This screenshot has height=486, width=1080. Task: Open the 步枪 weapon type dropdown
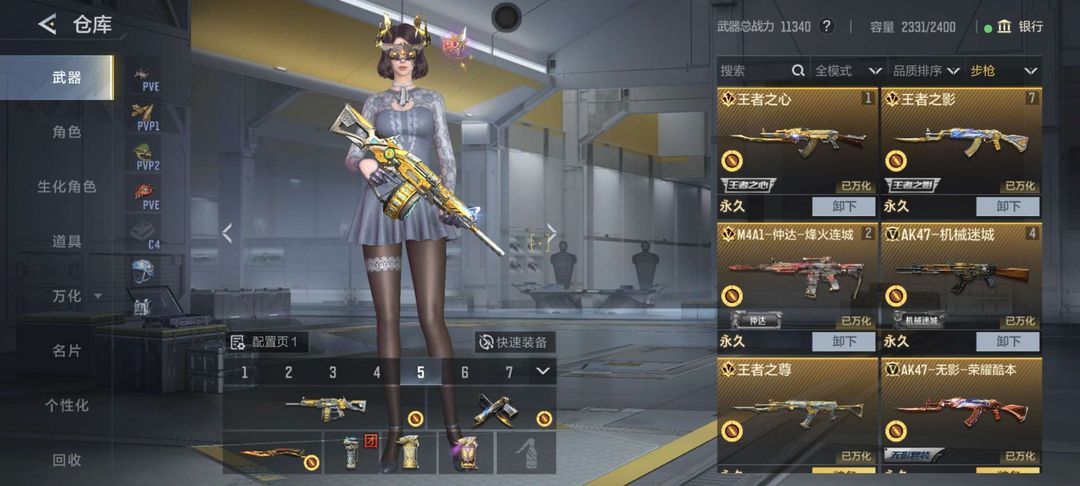[1004, 71]
